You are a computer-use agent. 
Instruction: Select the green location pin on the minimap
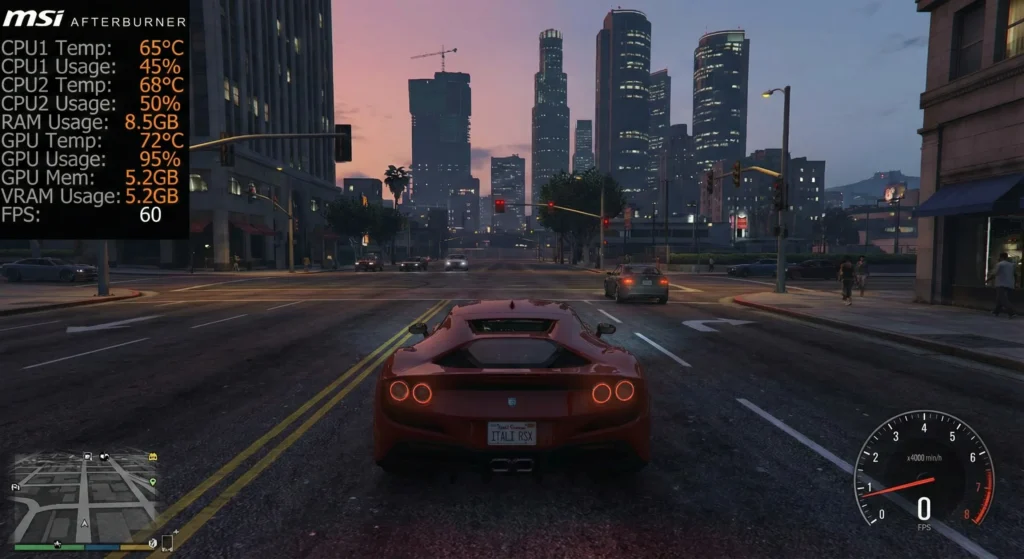[153, 482]
